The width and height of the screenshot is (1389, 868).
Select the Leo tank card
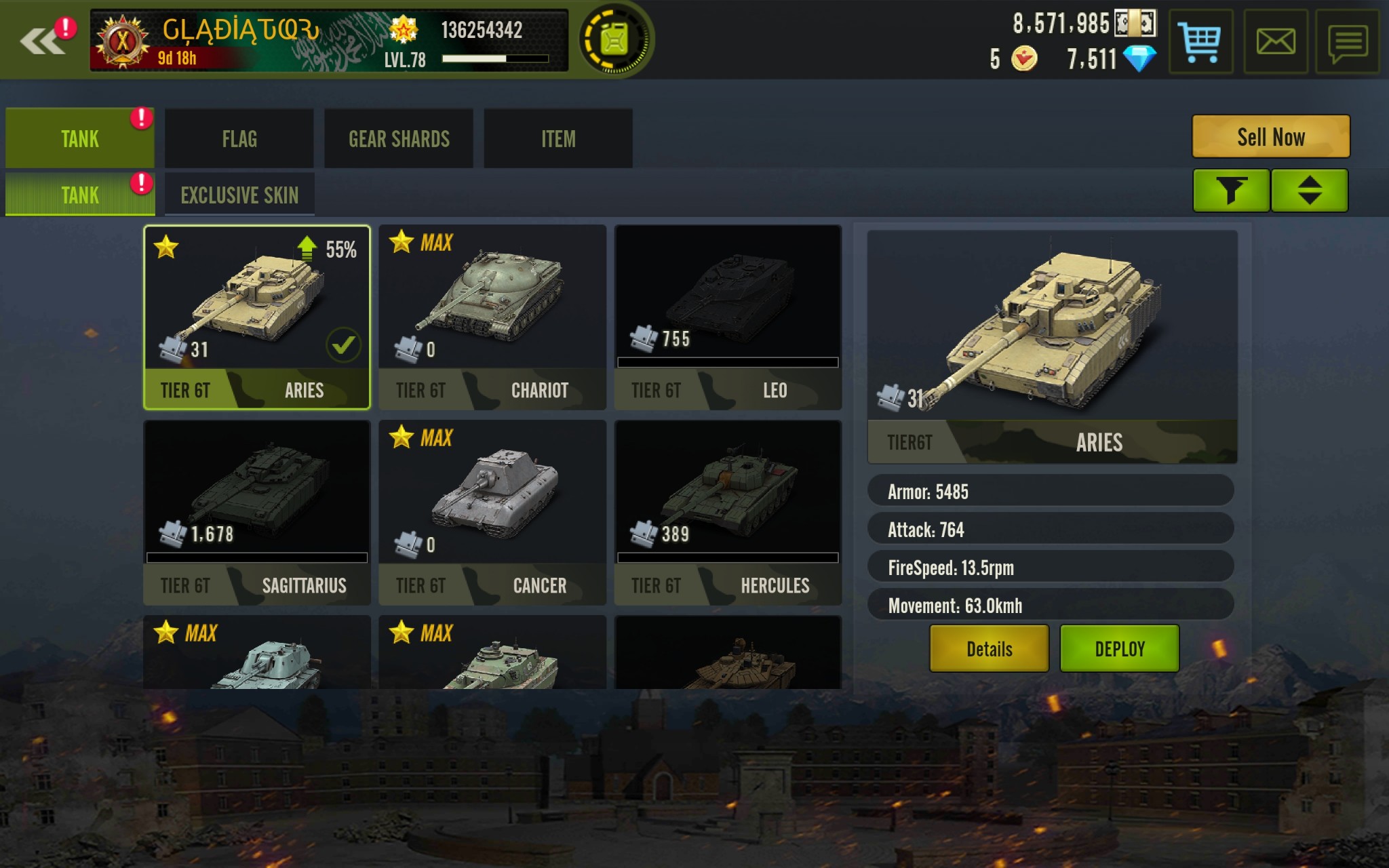(728, 317)
